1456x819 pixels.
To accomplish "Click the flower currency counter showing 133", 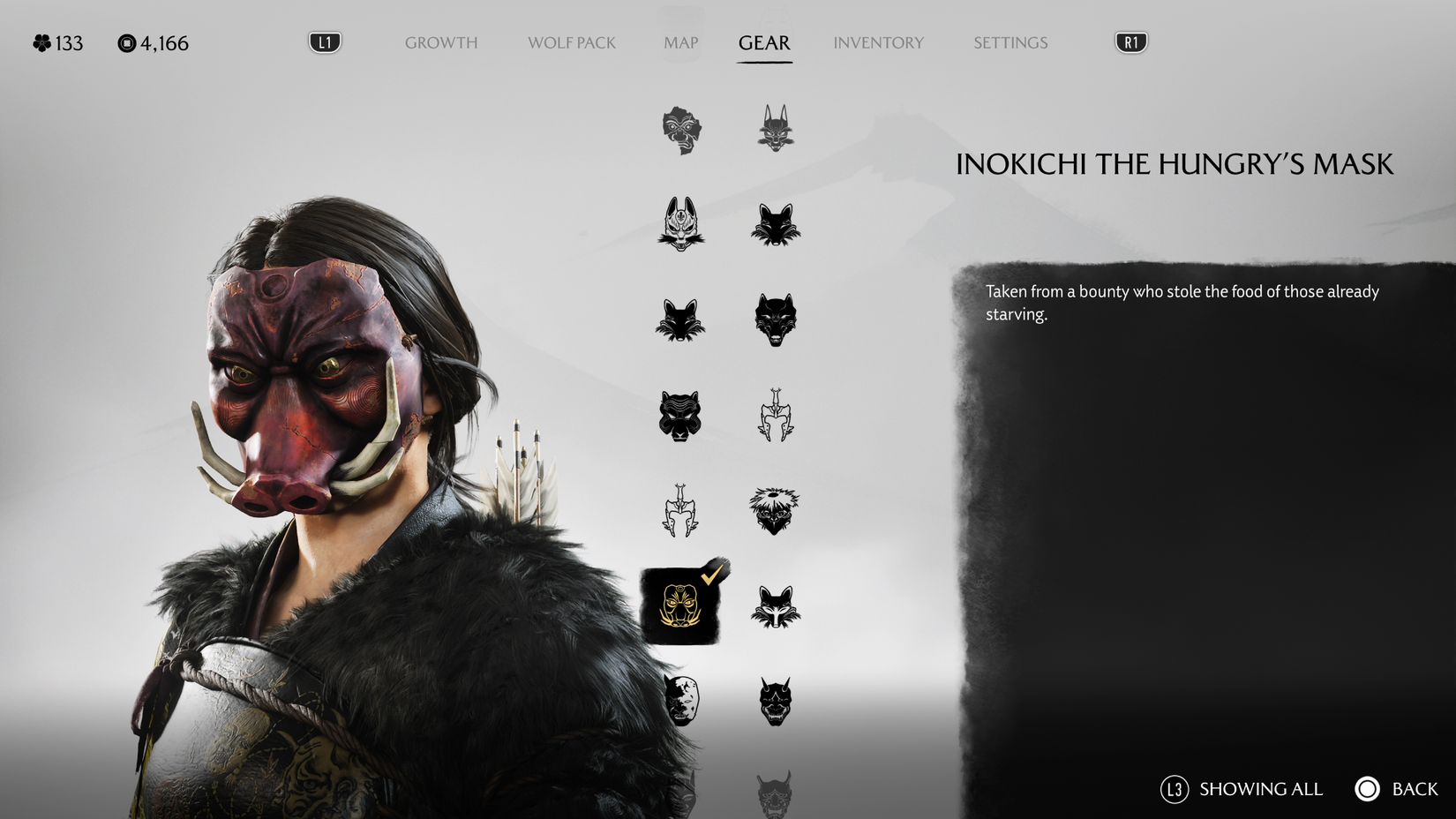I will [57, 42].
